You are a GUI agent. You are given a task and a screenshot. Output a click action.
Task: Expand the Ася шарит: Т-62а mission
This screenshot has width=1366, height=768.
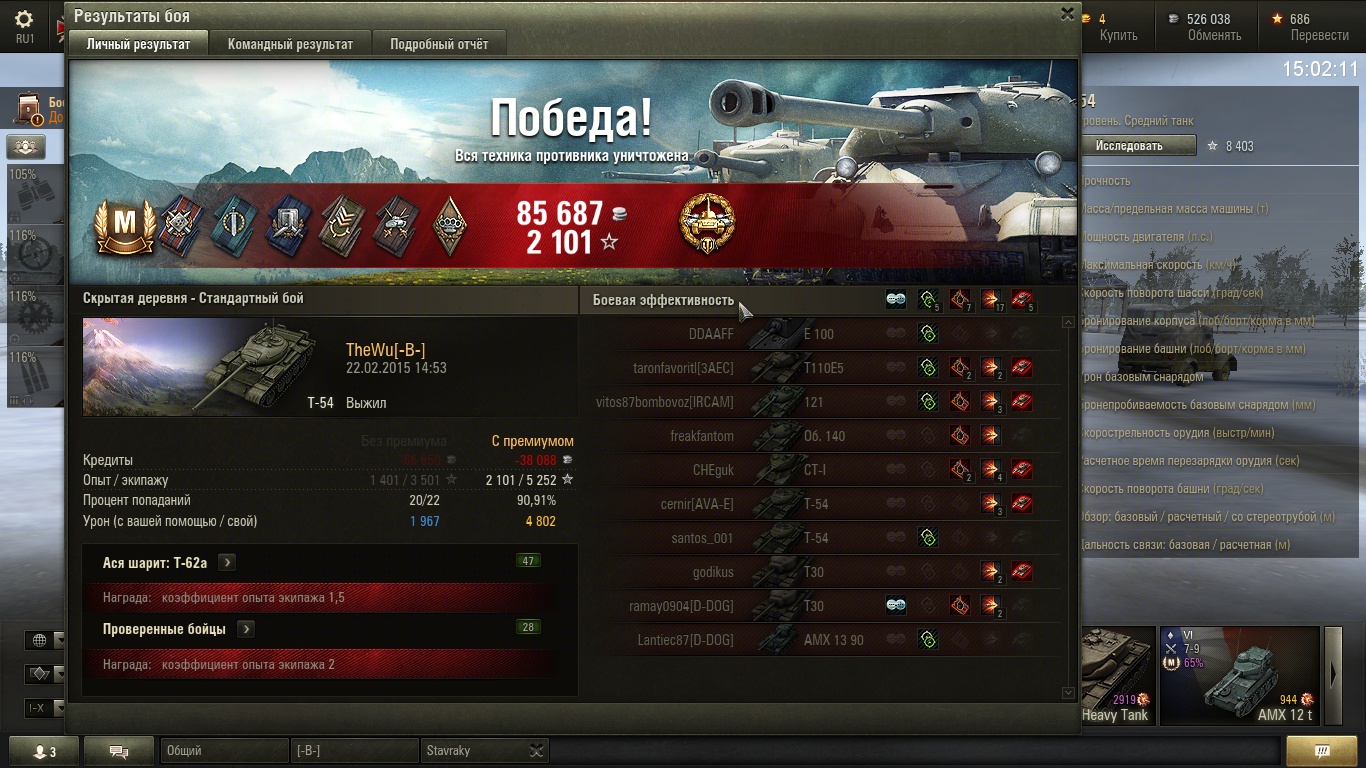pyautogui.click(x=228, y=563)
